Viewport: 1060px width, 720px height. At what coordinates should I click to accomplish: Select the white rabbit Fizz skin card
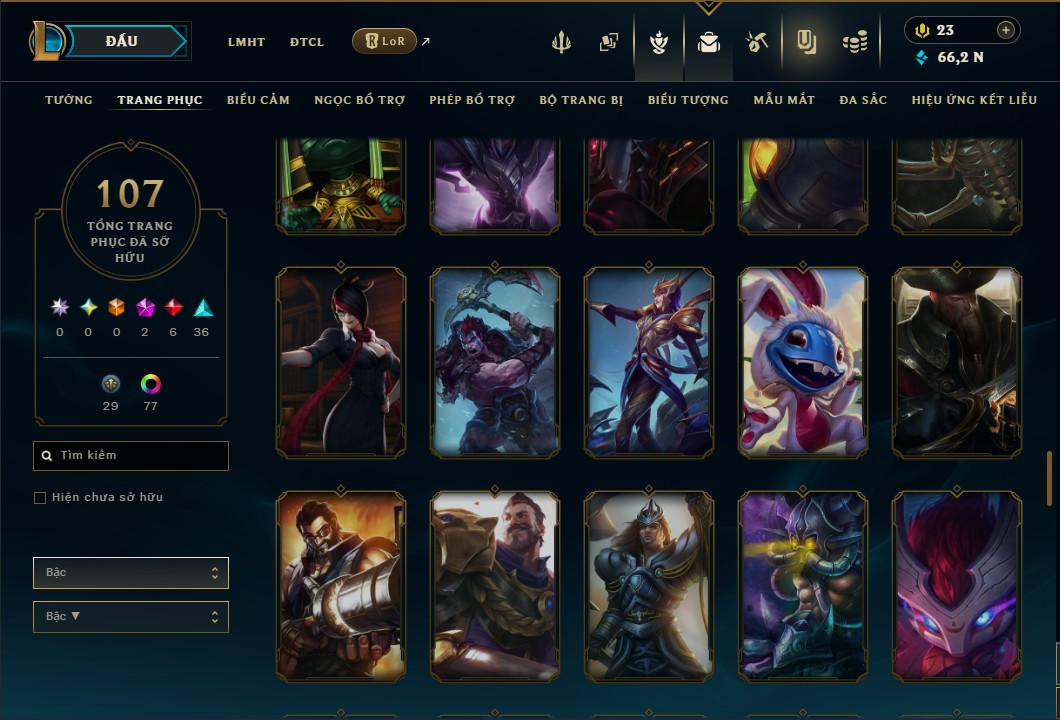pos(803,362)
